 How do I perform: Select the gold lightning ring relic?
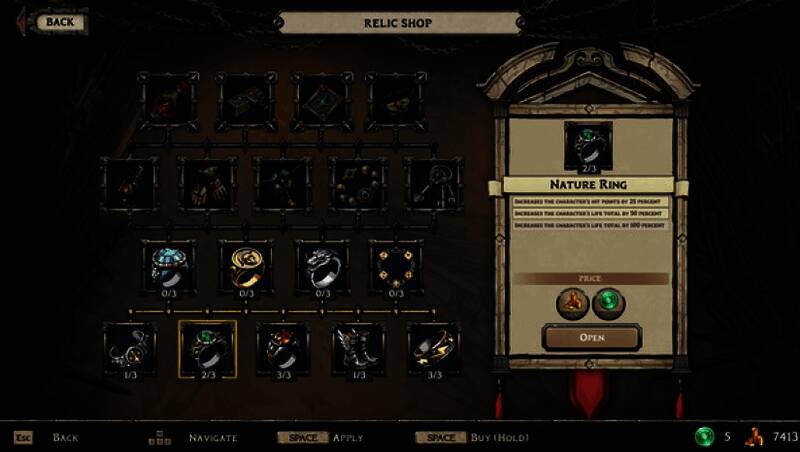(x=434, y=346)
